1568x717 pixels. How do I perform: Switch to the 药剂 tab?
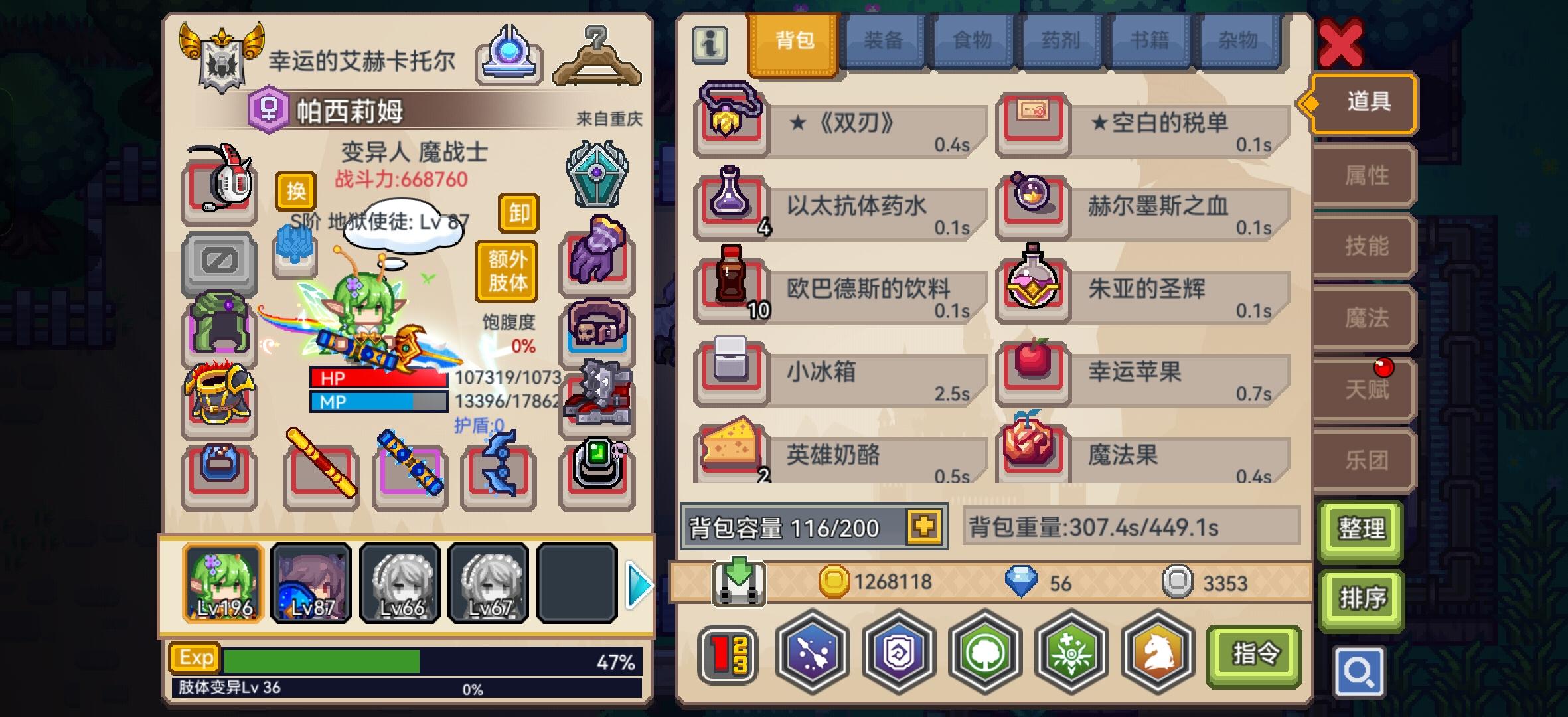(1061, 40)
